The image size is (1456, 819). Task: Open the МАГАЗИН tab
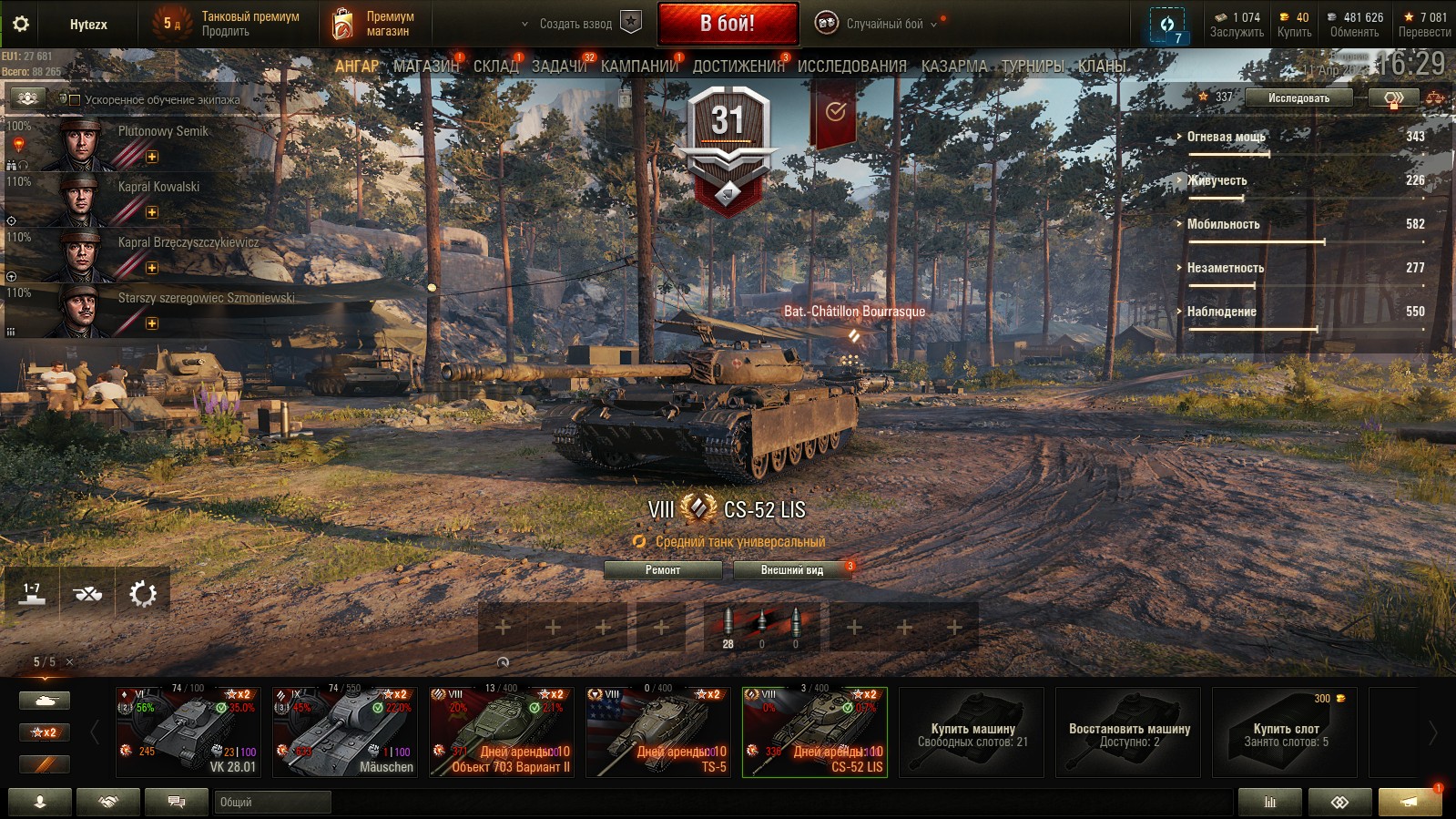coord(426,66)
